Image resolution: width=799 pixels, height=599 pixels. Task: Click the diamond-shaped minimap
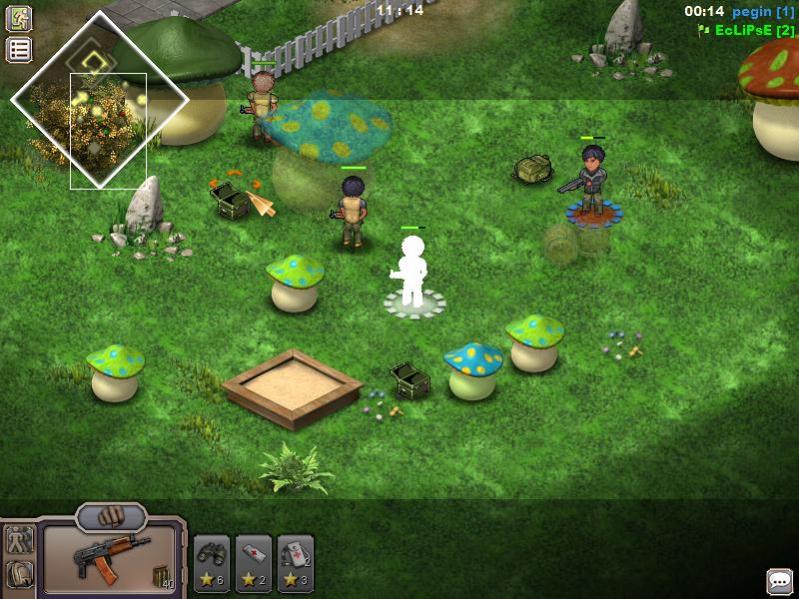pos(99,99)
